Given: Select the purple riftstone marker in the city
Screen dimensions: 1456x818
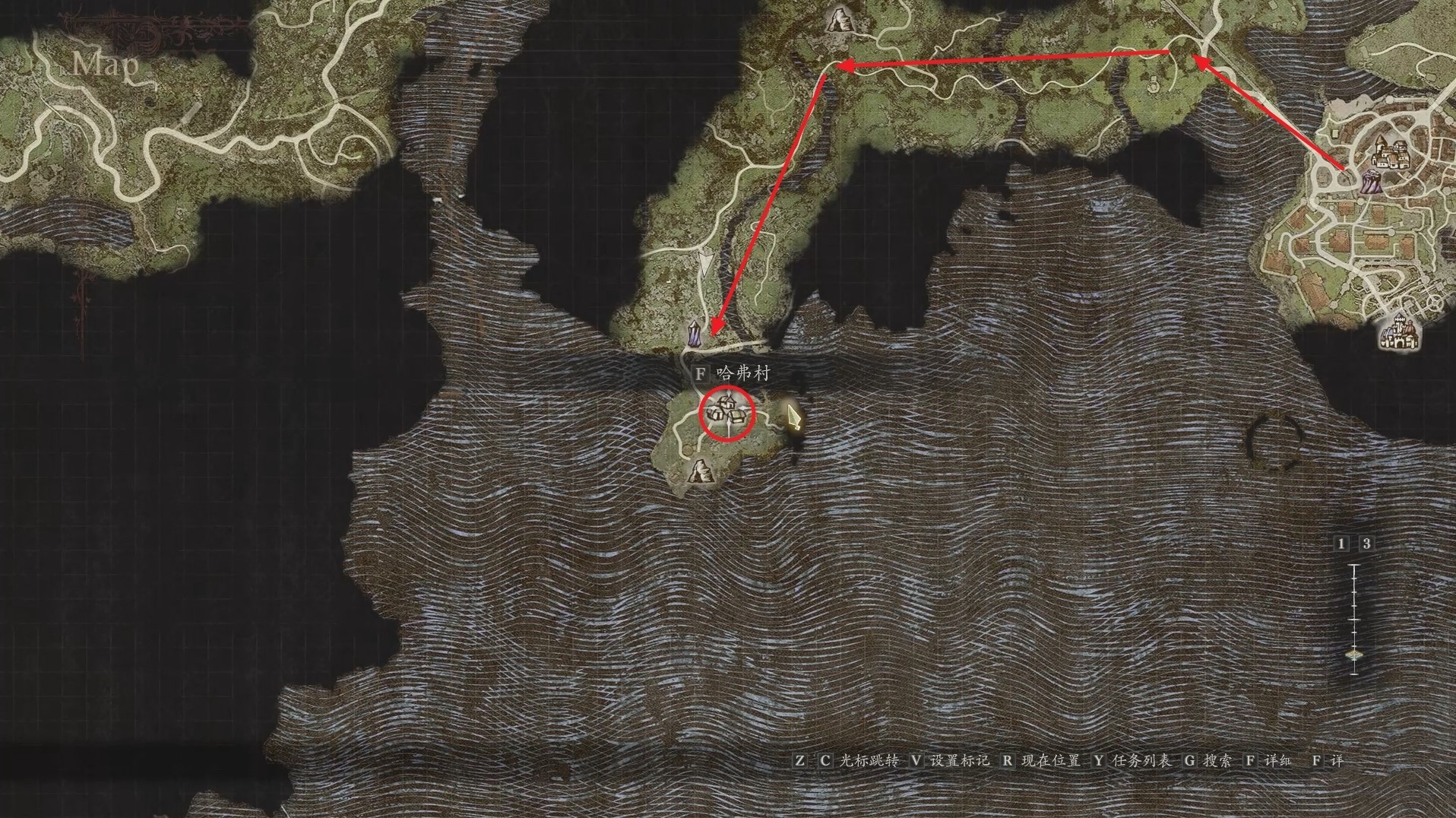Looking at the screenshot, I should point(1369,182).
